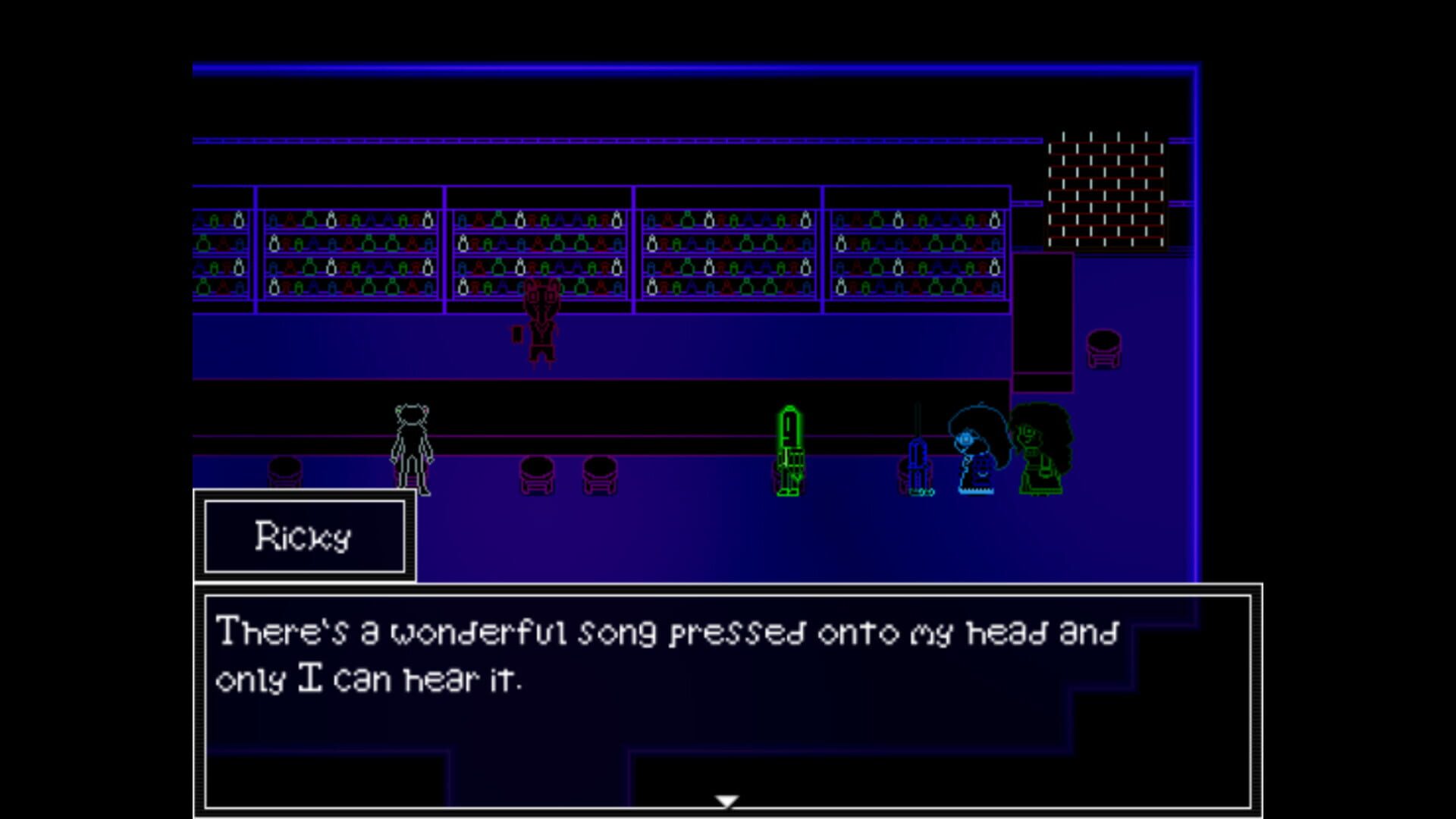
Task: Click the advance-dialogue triangle arrow
Action: 726,800
